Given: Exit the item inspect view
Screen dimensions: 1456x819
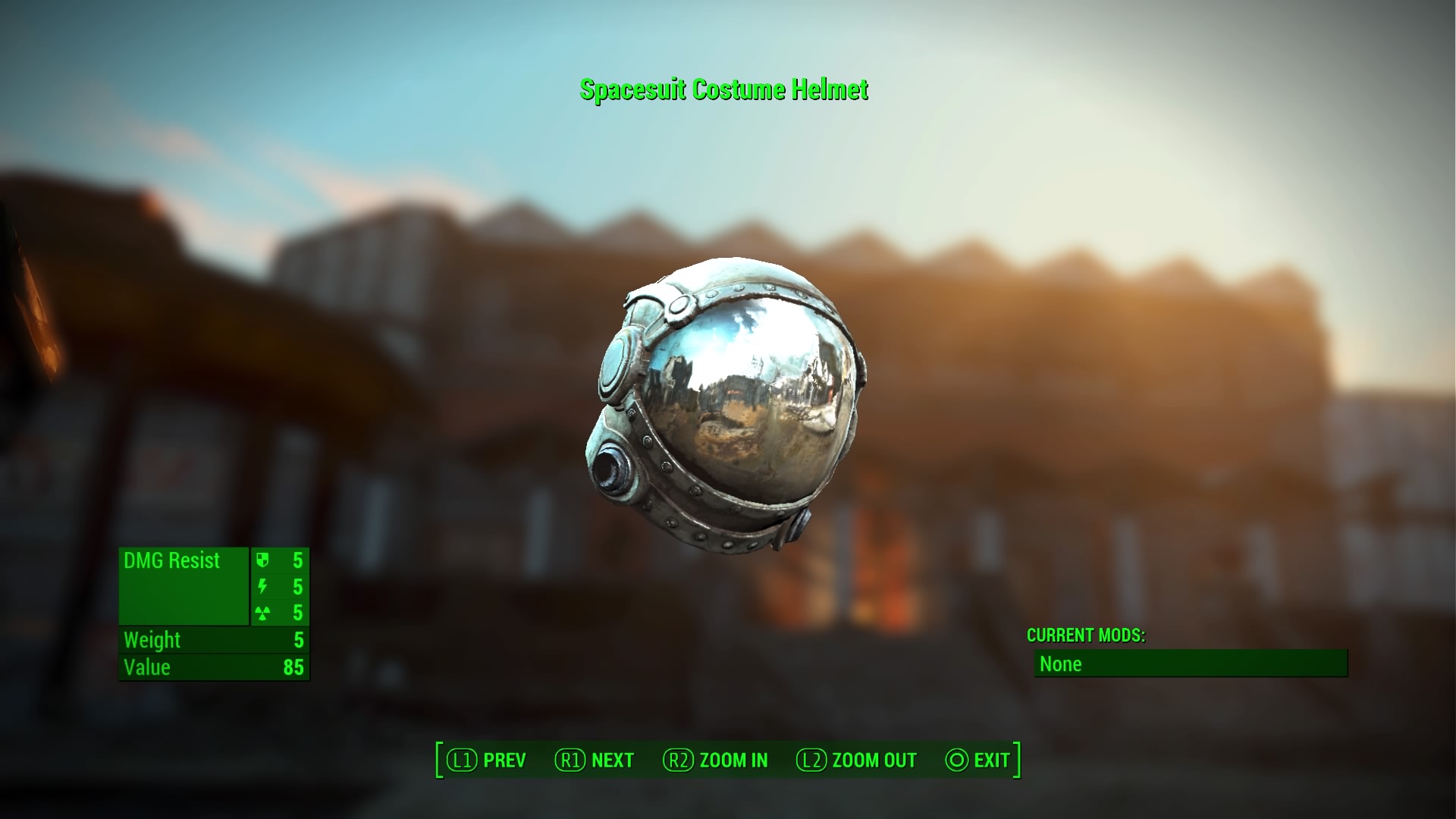Looking at the screenshot, I should pos(978,760).
